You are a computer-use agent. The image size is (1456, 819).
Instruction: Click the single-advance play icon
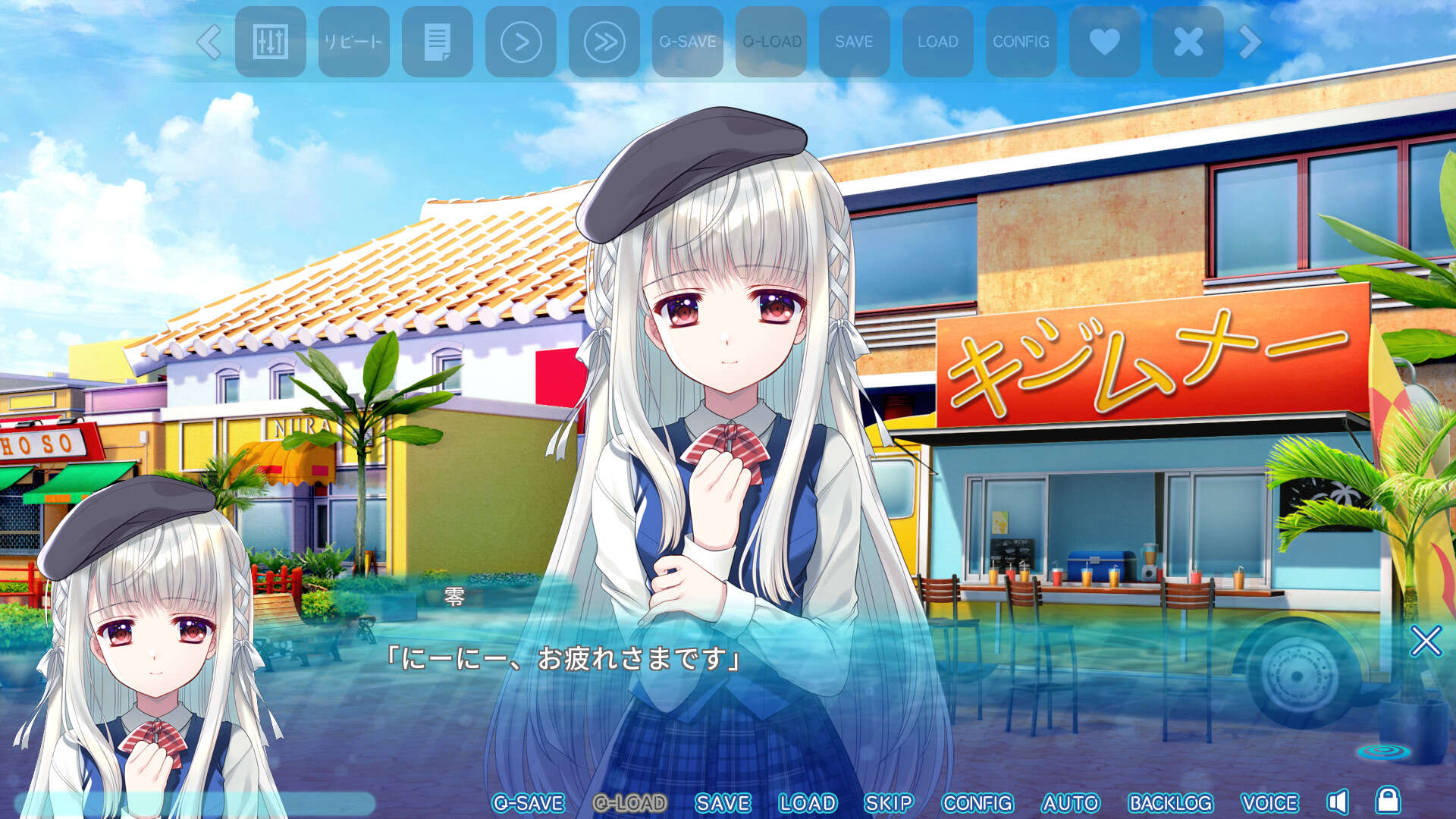[x=520, y=42]
